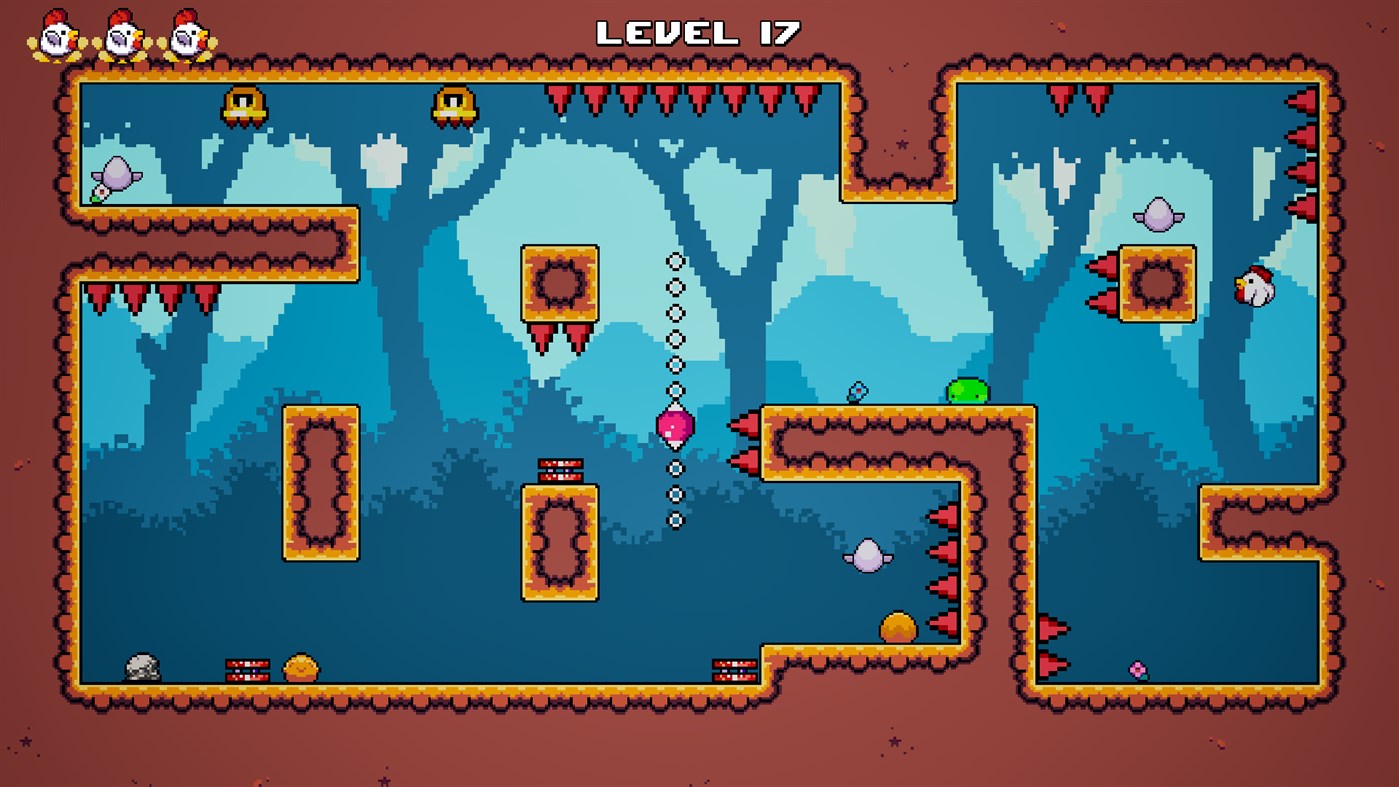The height and width of the screenshot is (787, 1399).
Task: Click the white chicken player character
Action: coord(1256,288)
